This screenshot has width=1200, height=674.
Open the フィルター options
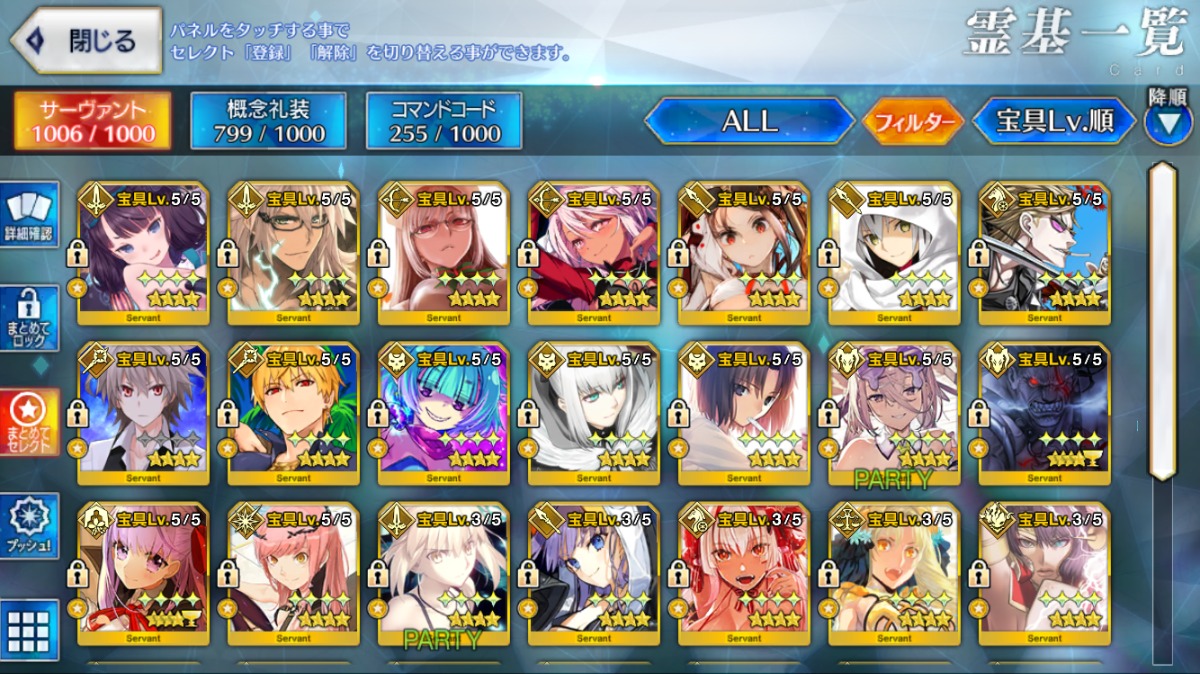[913, 122]
